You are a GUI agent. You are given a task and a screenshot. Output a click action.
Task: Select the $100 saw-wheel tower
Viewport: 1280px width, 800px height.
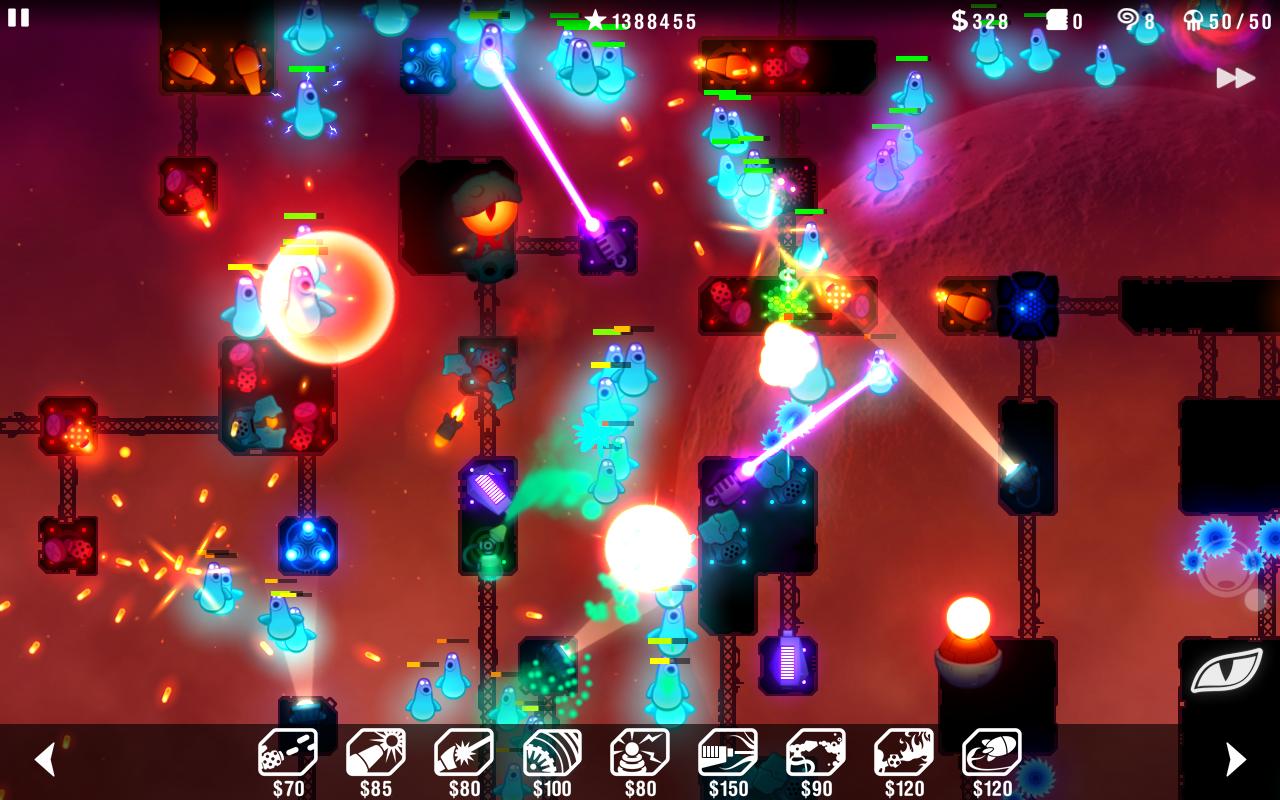coord(551,753)
